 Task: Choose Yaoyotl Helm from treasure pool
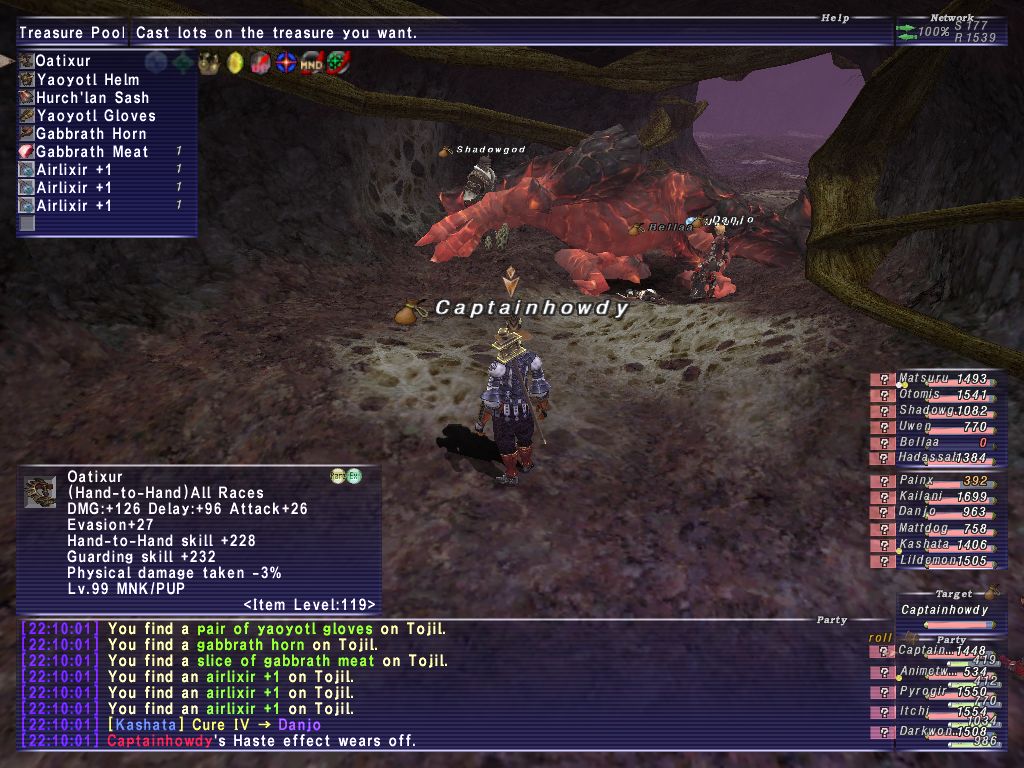[87, 80]
